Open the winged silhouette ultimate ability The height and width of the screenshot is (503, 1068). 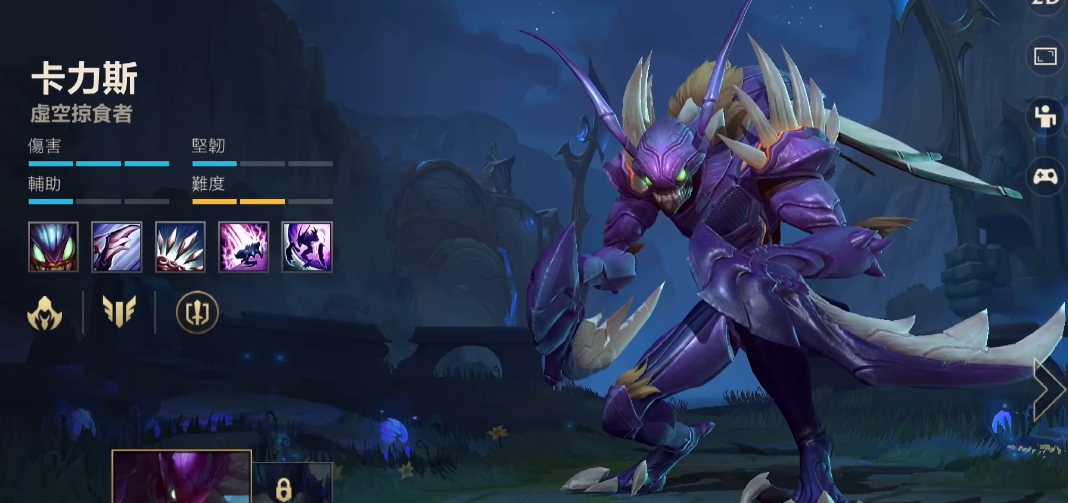tap(307, 246)
